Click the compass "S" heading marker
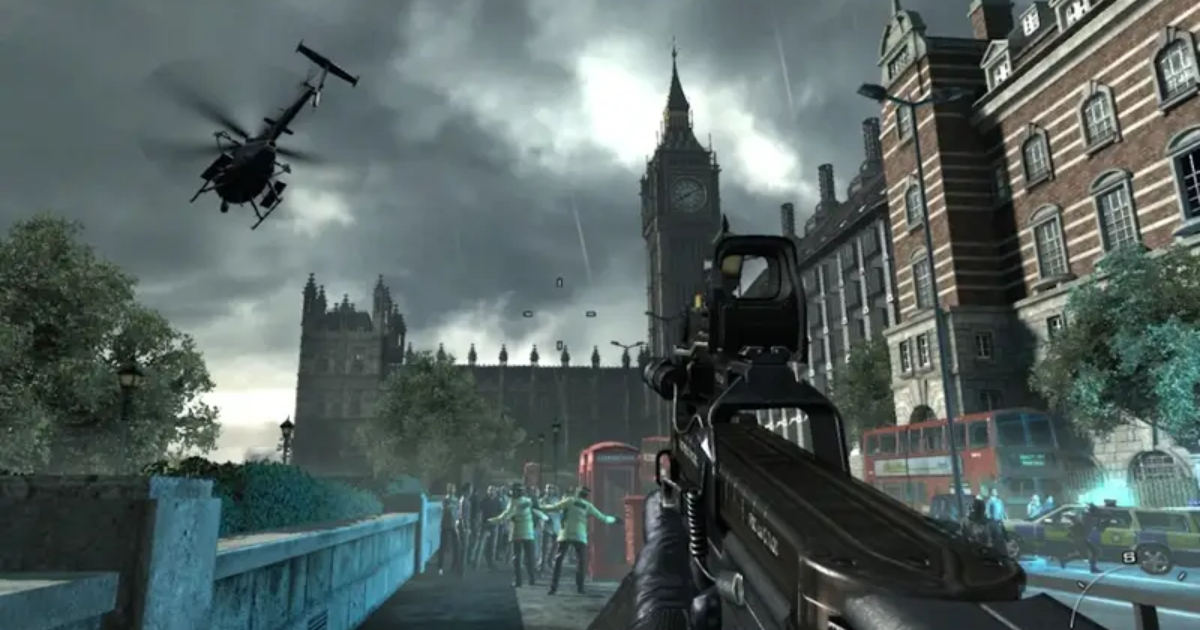This screenshot has height=630, width=1200. point(1128,557)
